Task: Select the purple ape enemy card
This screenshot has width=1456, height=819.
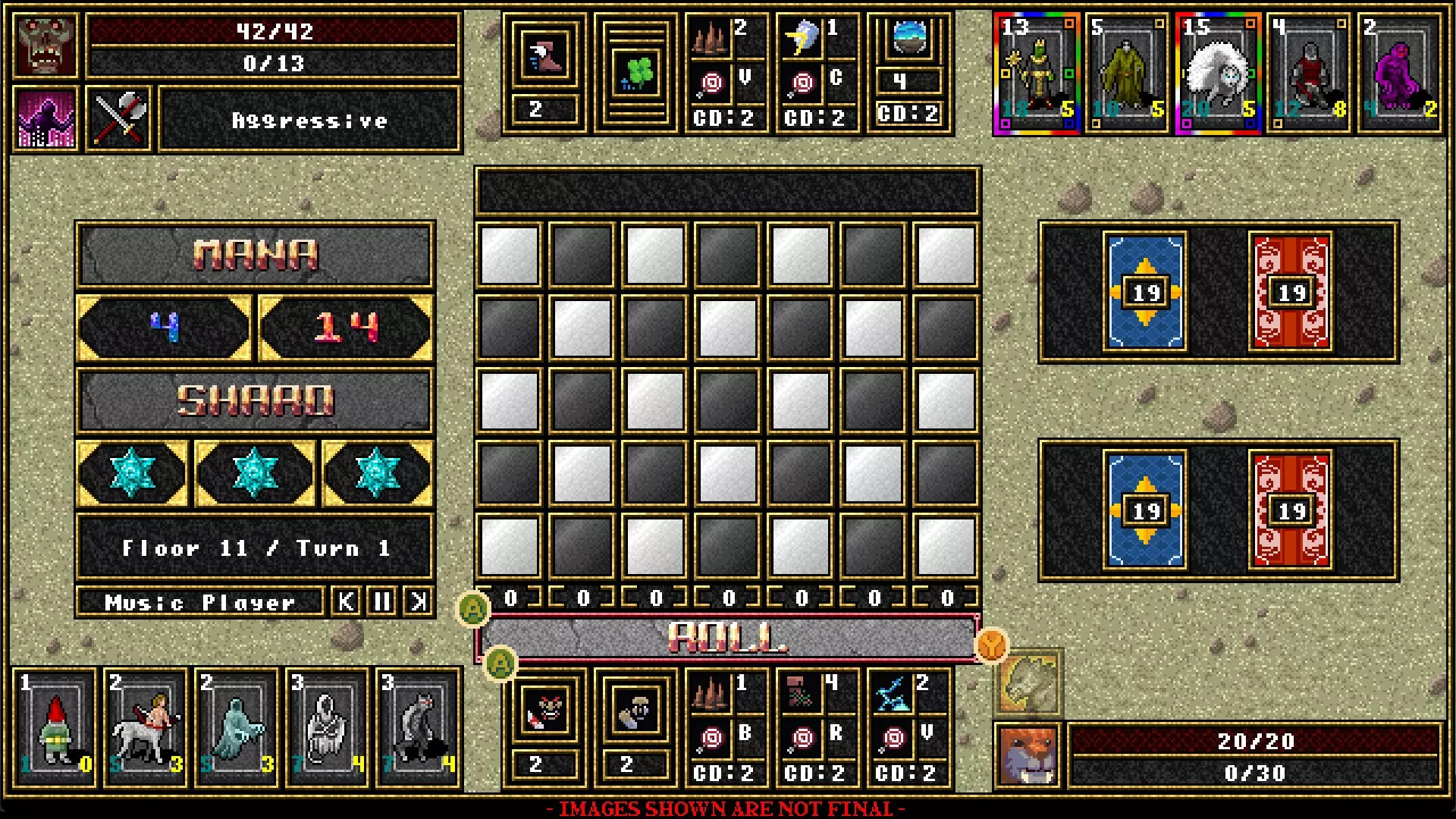Action: click(x=1399, y=74)
